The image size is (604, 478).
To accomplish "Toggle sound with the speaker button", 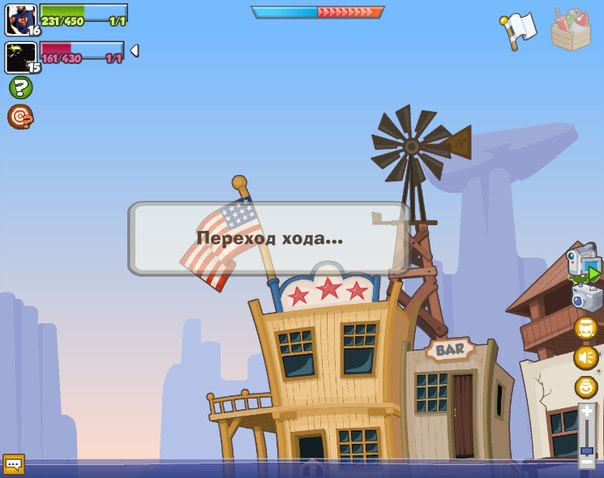I will (x=586, y=357).
